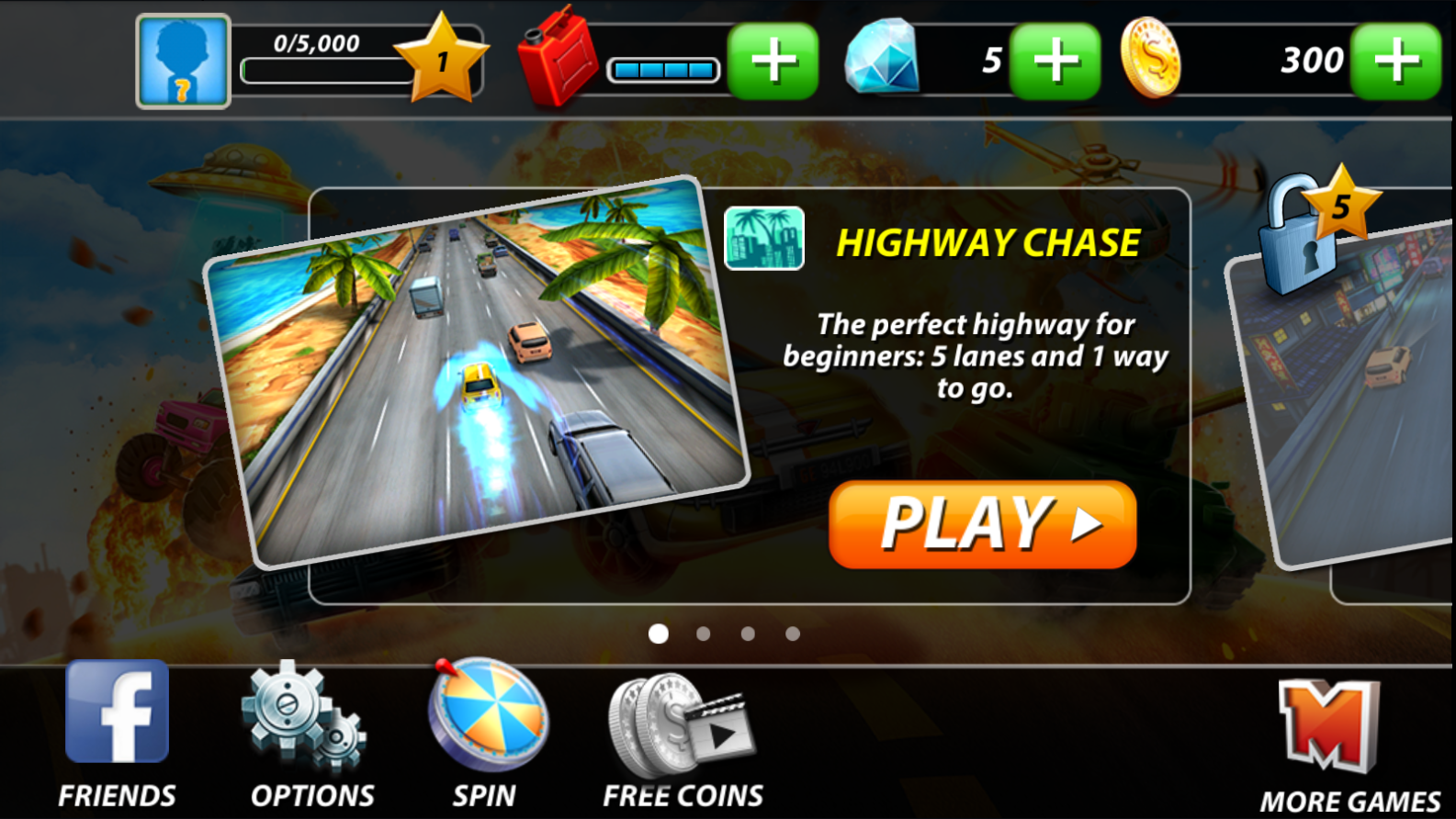Click the blue diamond currency icon
The height and width of the screenshot is (819, 1456).
click(x=882, y=60)
